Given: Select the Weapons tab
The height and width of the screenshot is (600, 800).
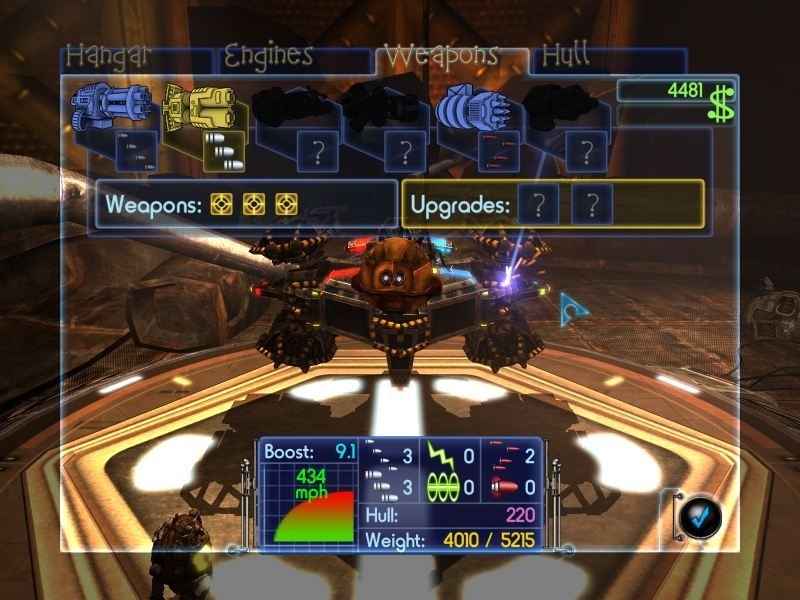Looking at the screenshot, I should [x=441, y=55].
